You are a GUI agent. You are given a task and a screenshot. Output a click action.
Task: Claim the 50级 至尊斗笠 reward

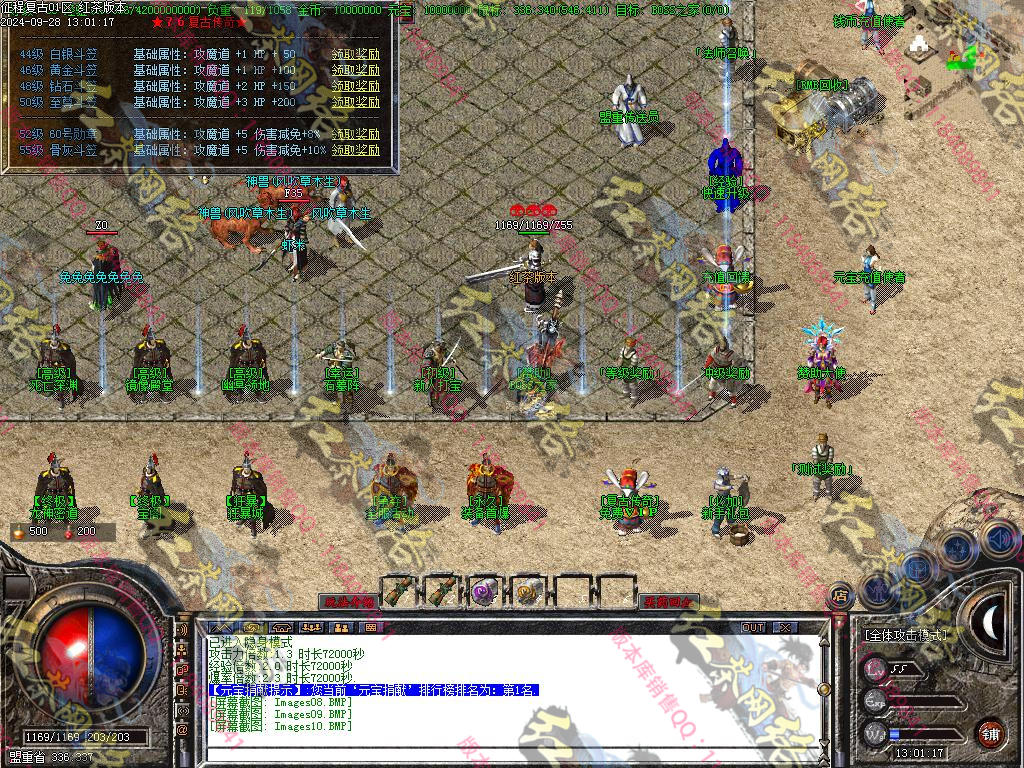pyautogui.click(x=356, y=102)
